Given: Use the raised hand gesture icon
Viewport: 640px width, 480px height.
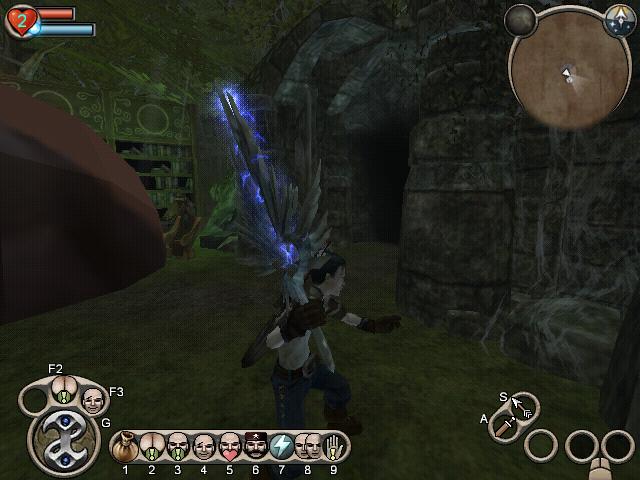Looking at the screenshot, I should pos(333,445).
